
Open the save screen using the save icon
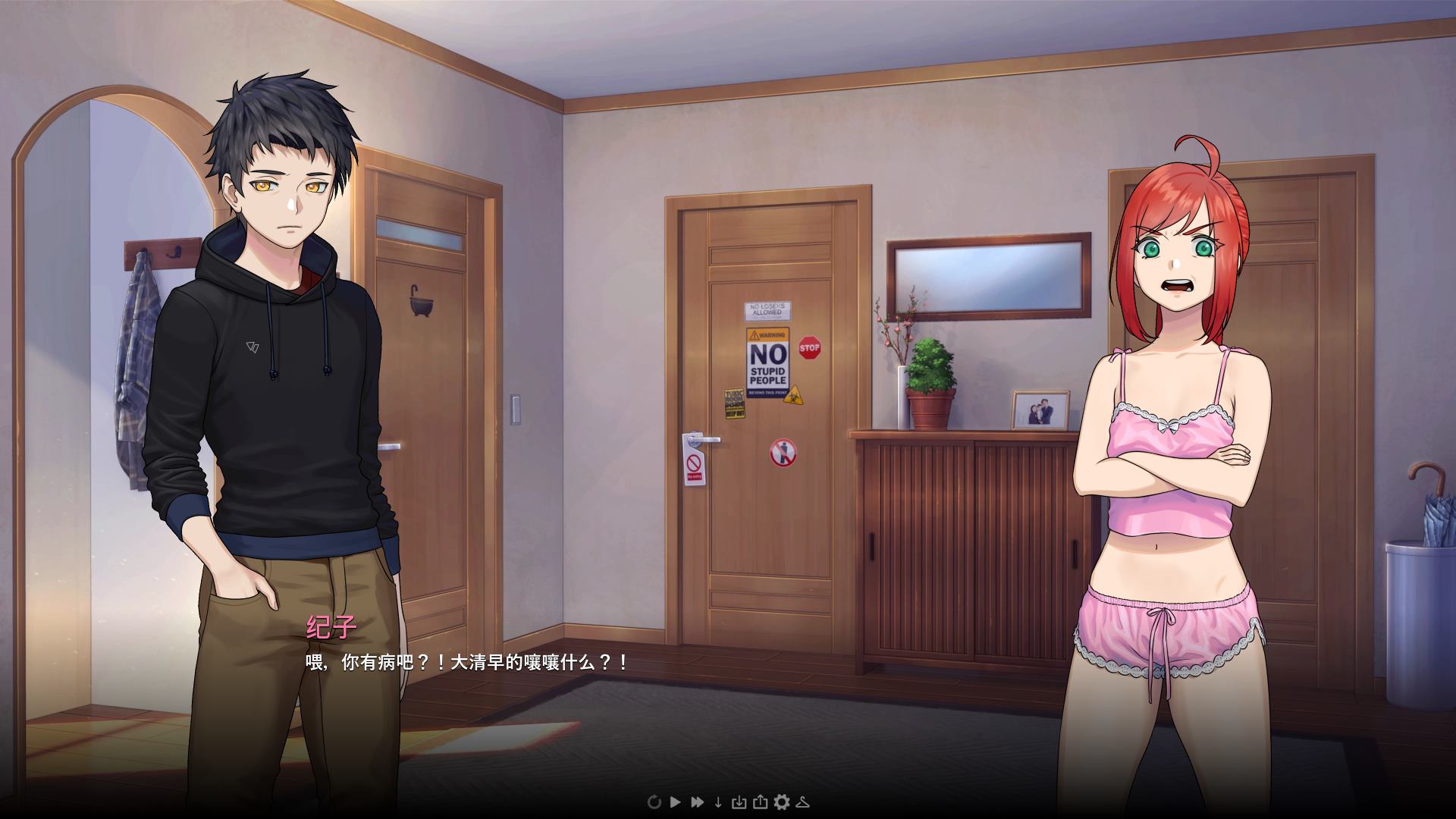[739, 802]
